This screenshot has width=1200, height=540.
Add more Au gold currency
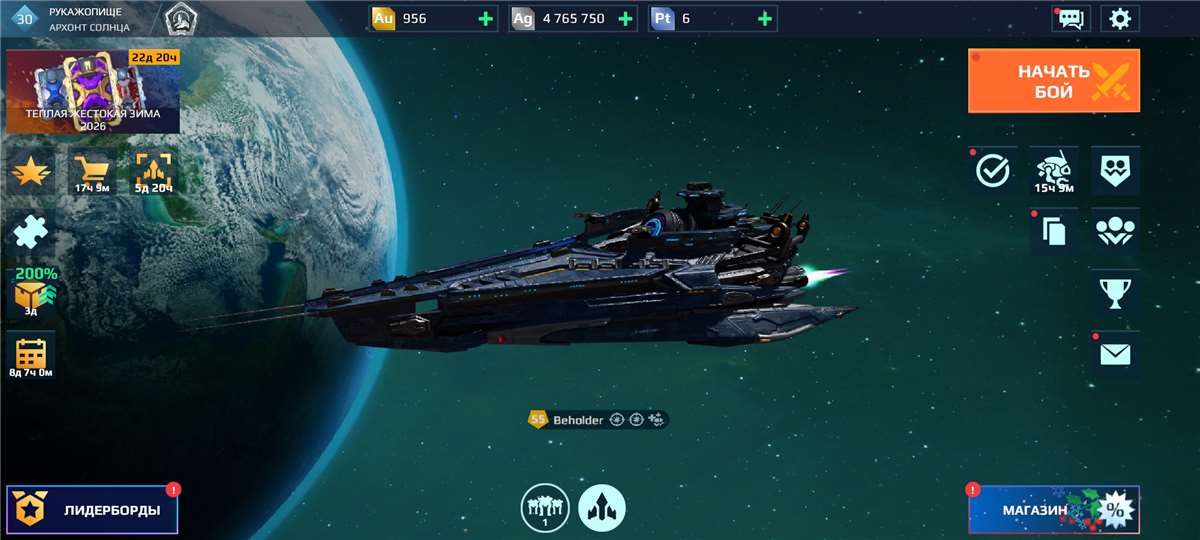[x=486, y=18]
